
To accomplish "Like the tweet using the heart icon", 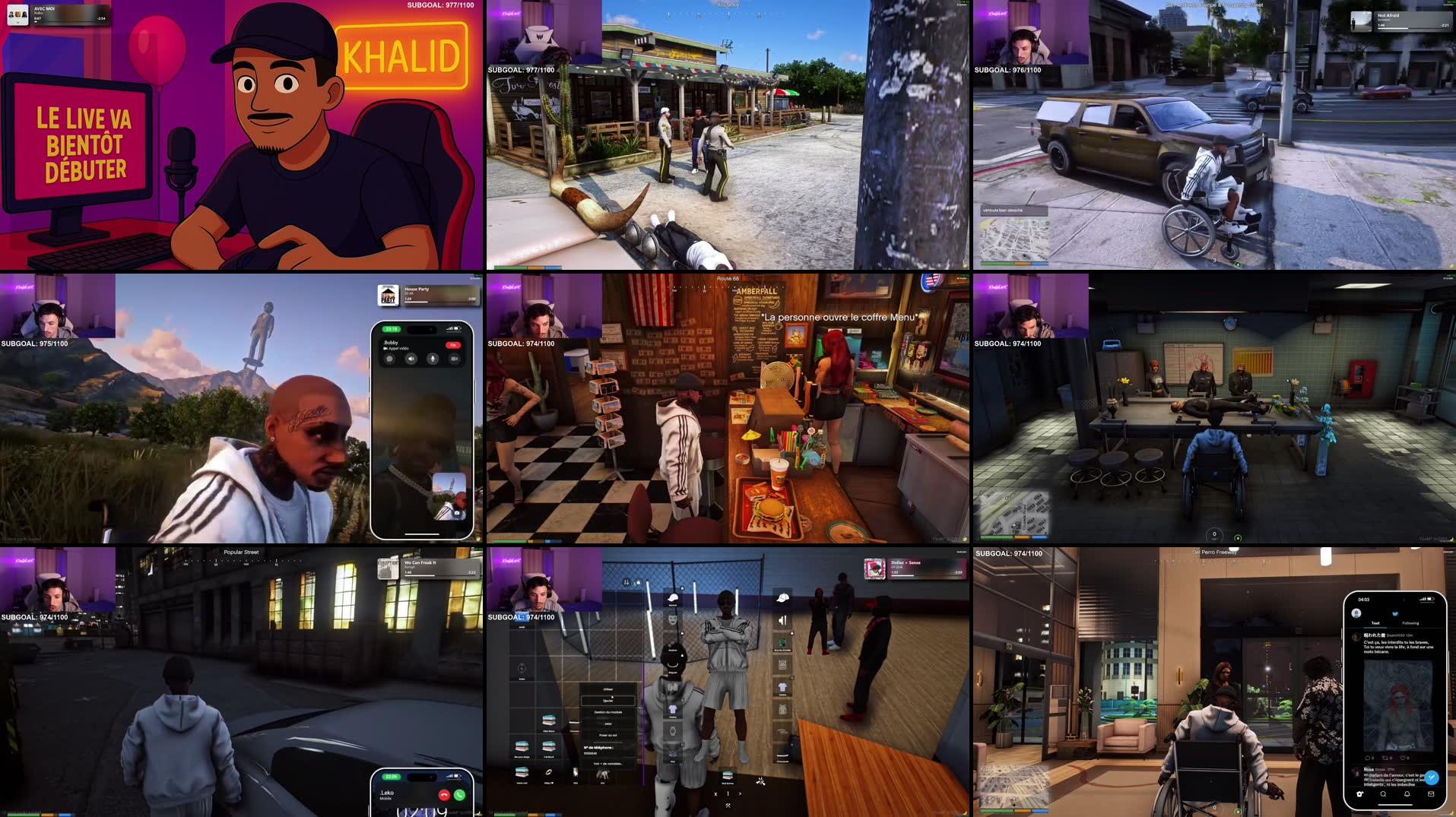I will [x=1404, y=758].
